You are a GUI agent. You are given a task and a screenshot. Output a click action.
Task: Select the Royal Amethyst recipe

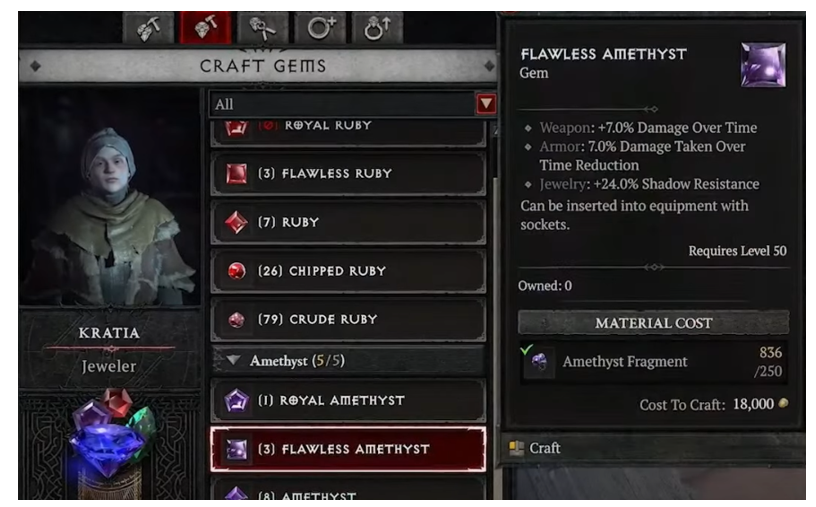pos(348,401)
